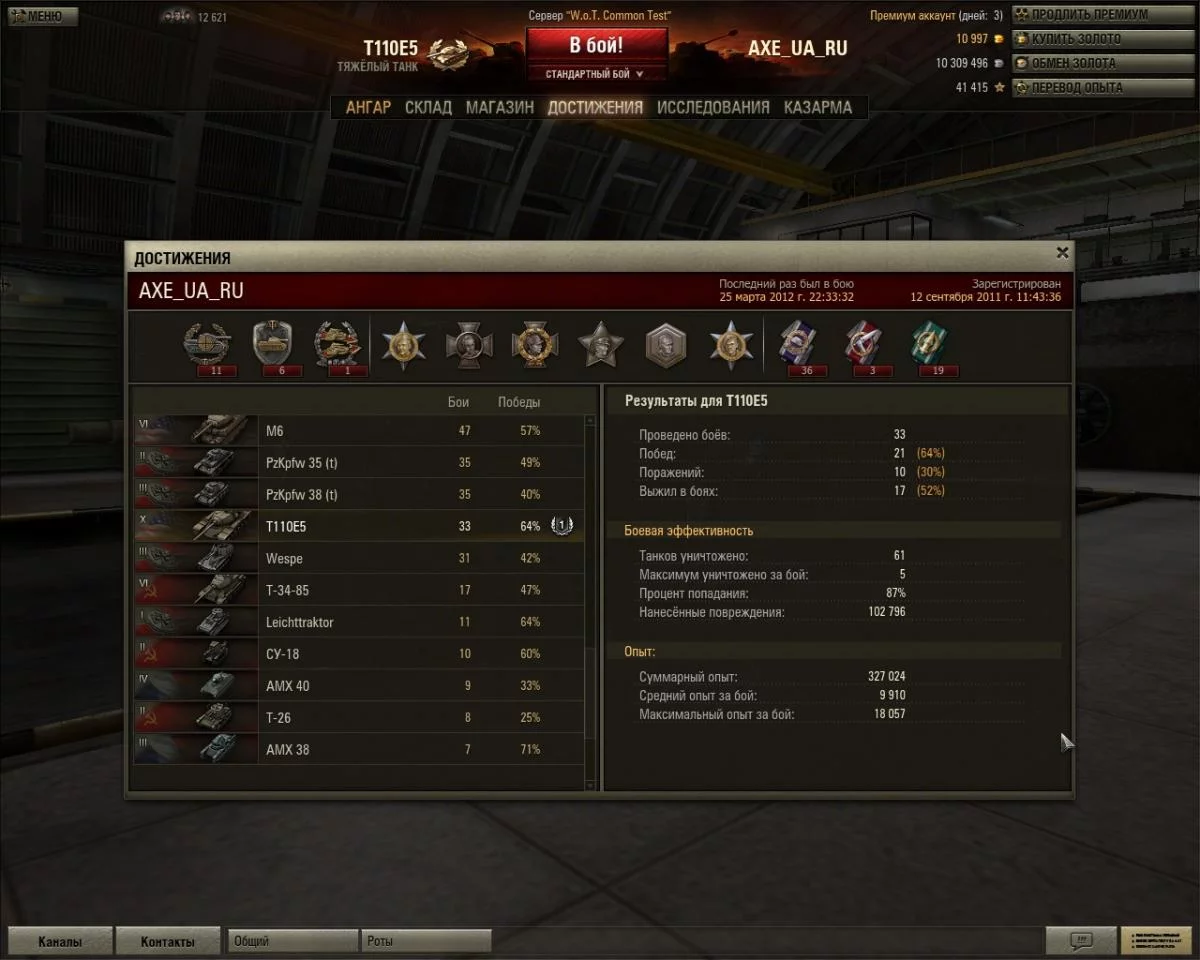Open the Контакты contacts list
1200x960 pixels.
(167, 941)
